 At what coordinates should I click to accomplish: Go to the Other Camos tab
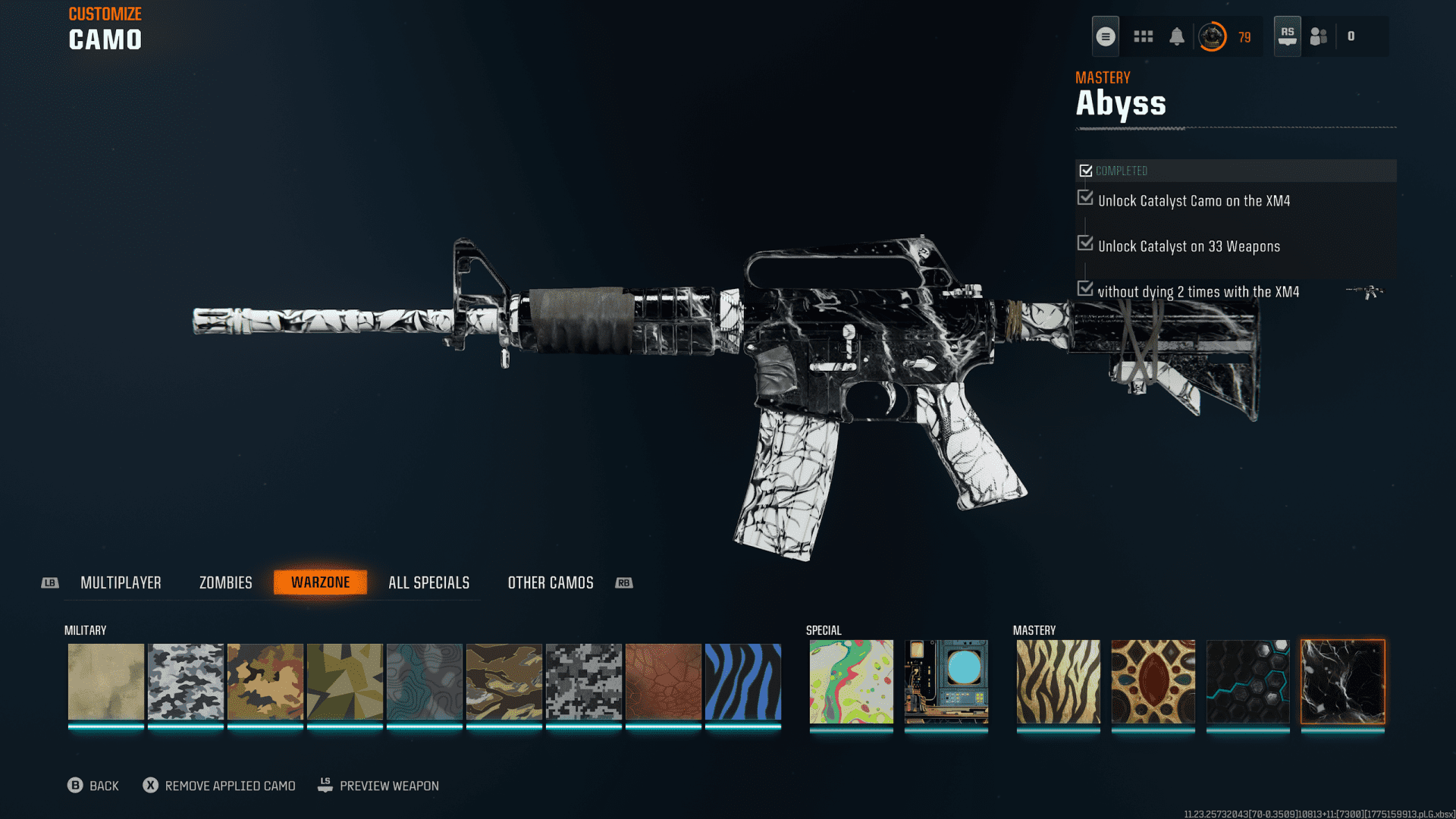(551, 582)
